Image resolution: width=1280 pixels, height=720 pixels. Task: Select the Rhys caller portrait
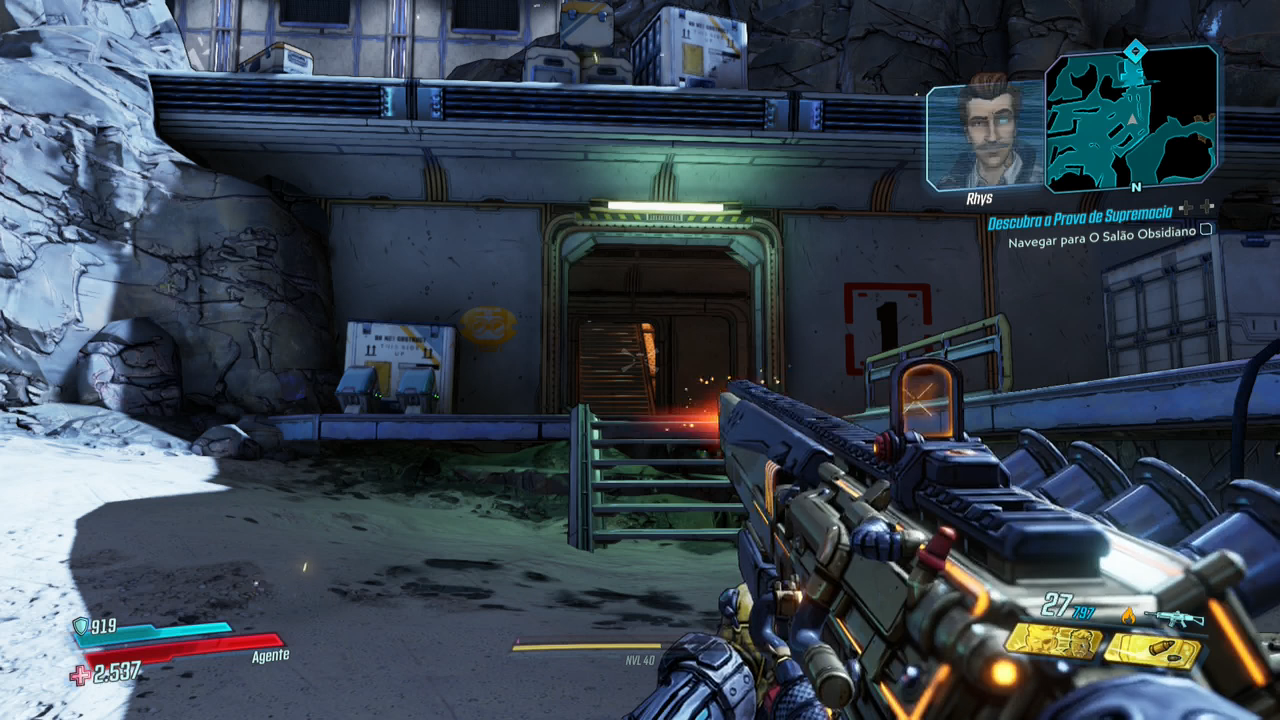pyautogui.click(x=985, y=135)
